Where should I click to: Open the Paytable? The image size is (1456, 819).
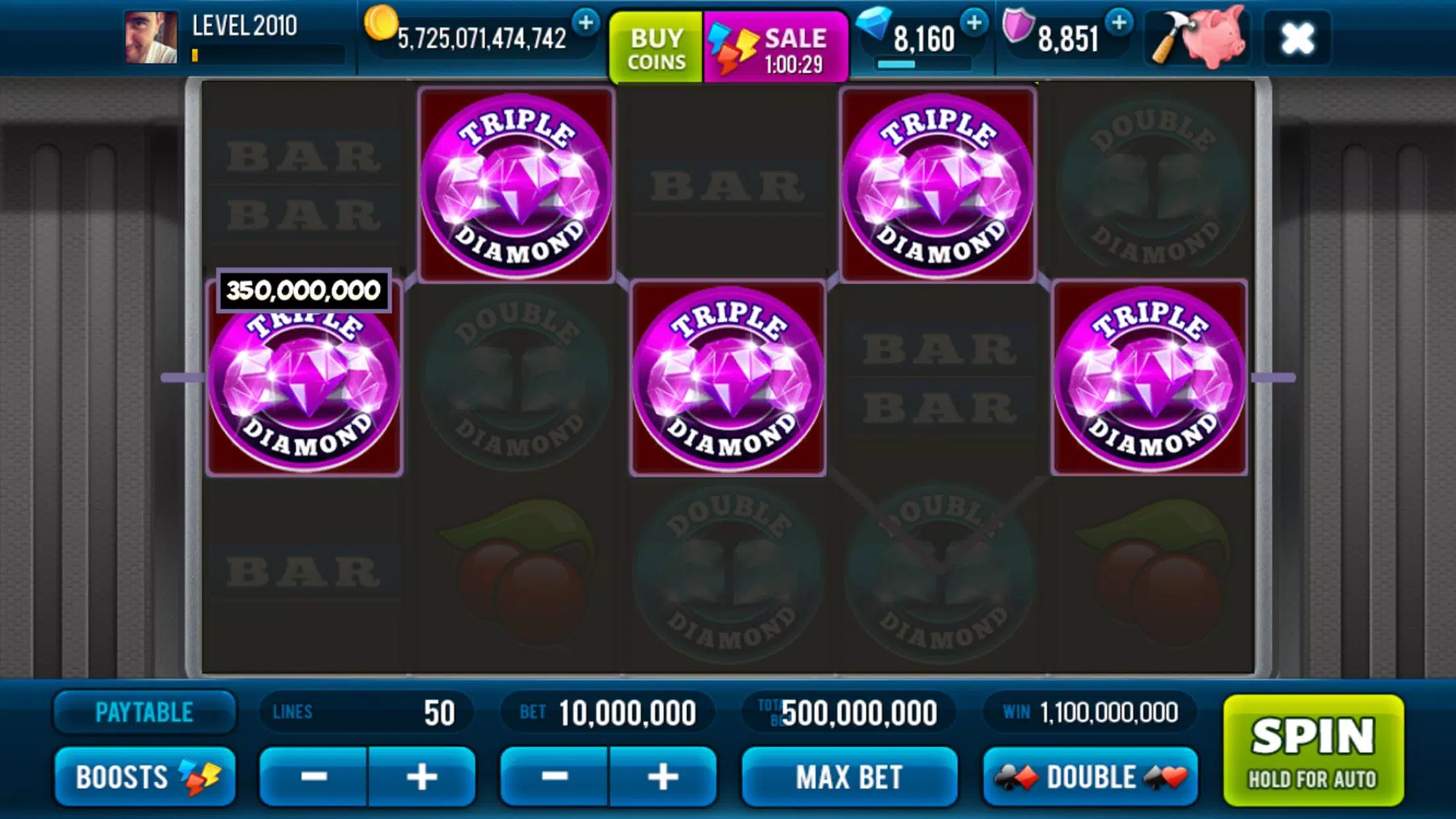pyautogui.click(x=144, y=712)
